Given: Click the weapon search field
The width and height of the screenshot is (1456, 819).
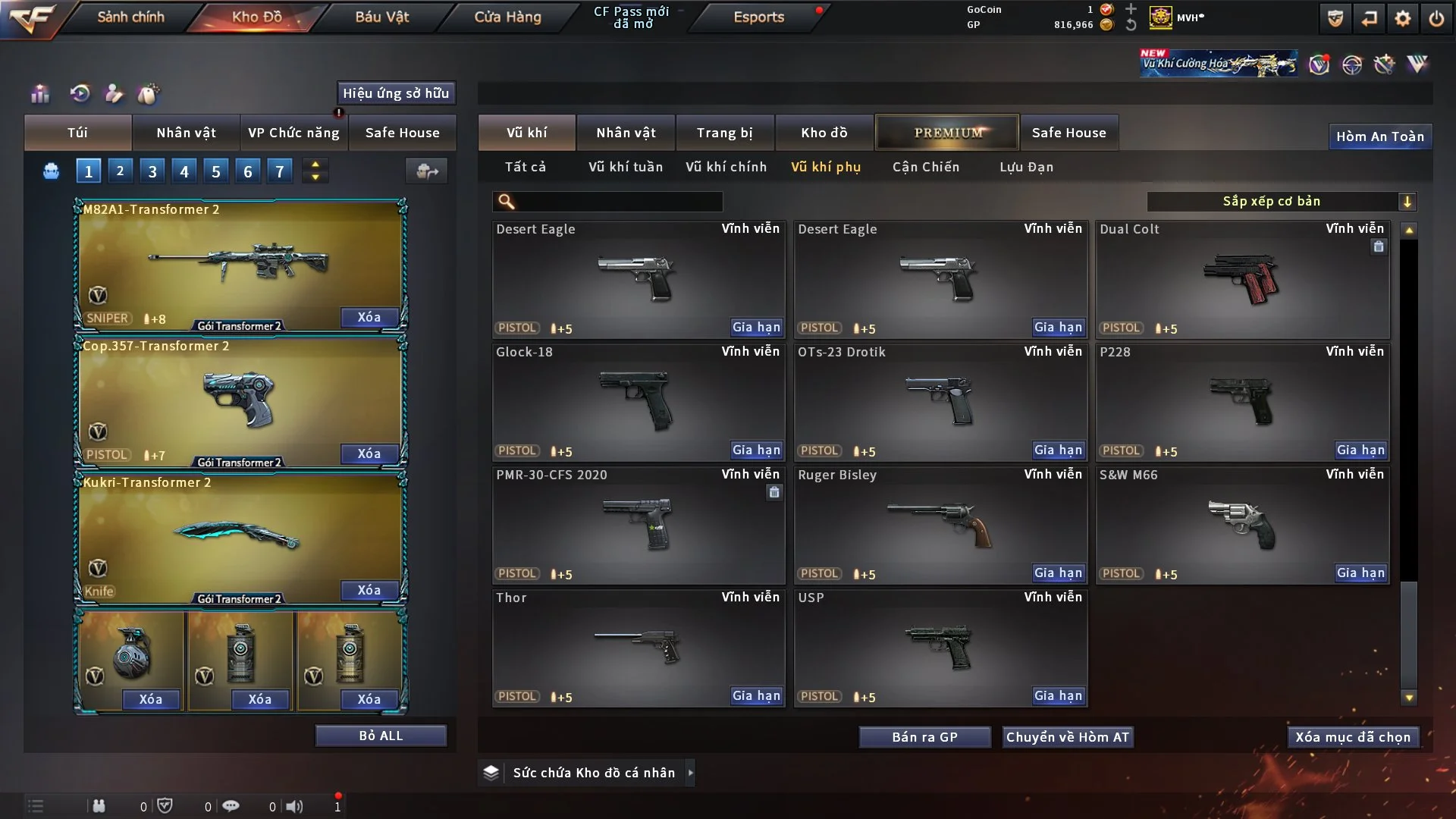Looking at the screenshot, I should pos(618,202).
